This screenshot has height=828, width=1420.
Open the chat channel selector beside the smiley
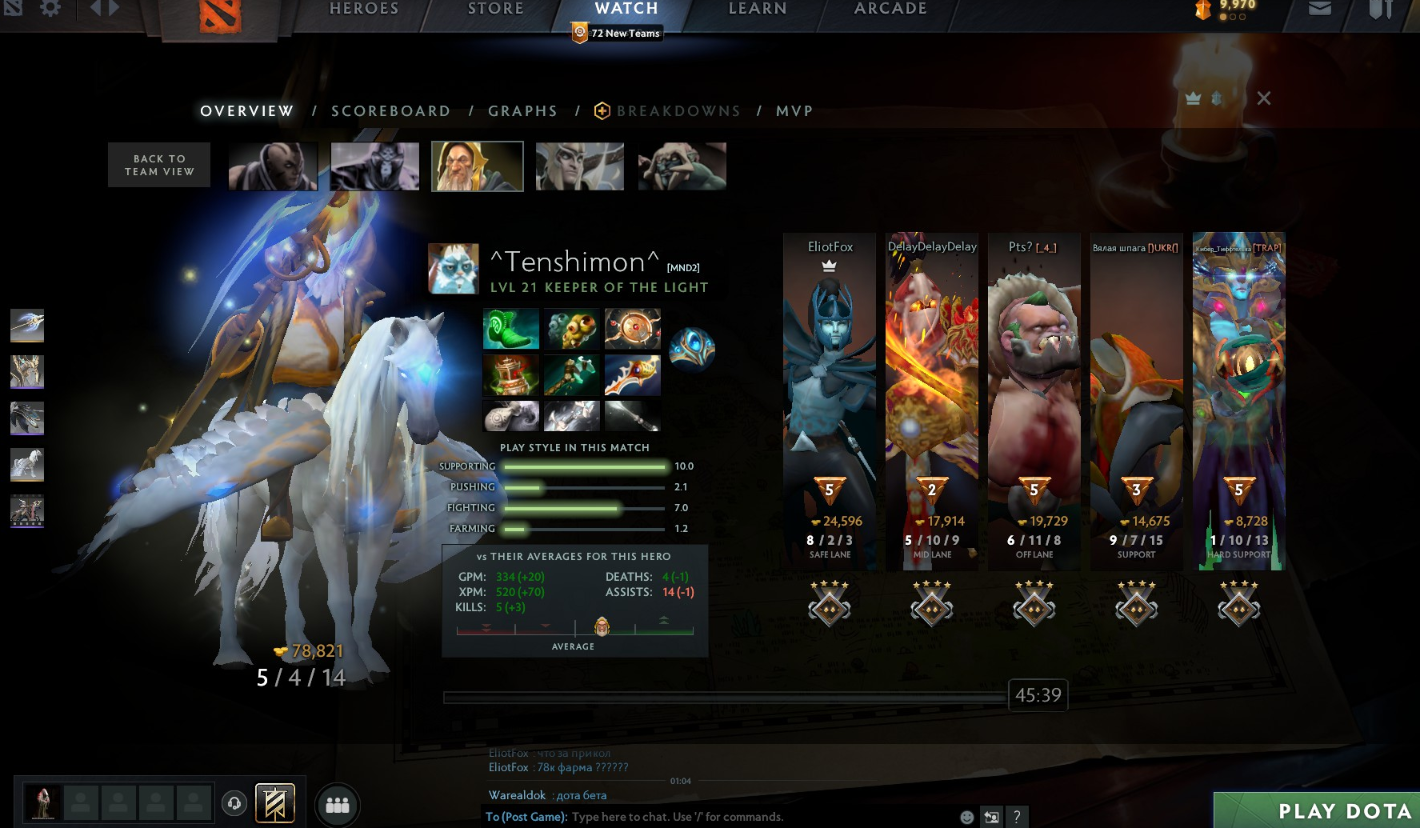tap(990, 816)
